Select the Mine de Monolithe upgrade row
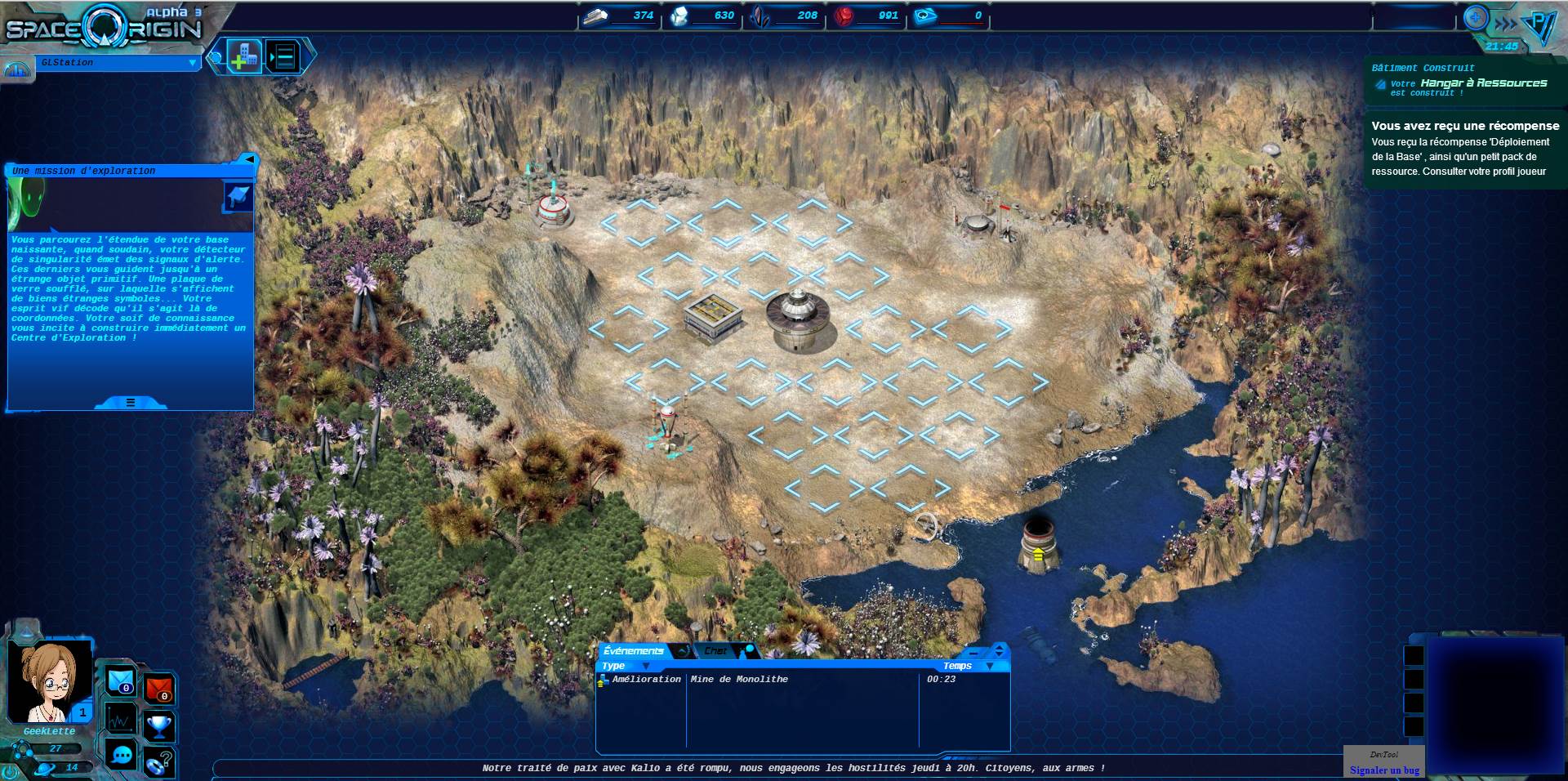 (x=739, y=679)
